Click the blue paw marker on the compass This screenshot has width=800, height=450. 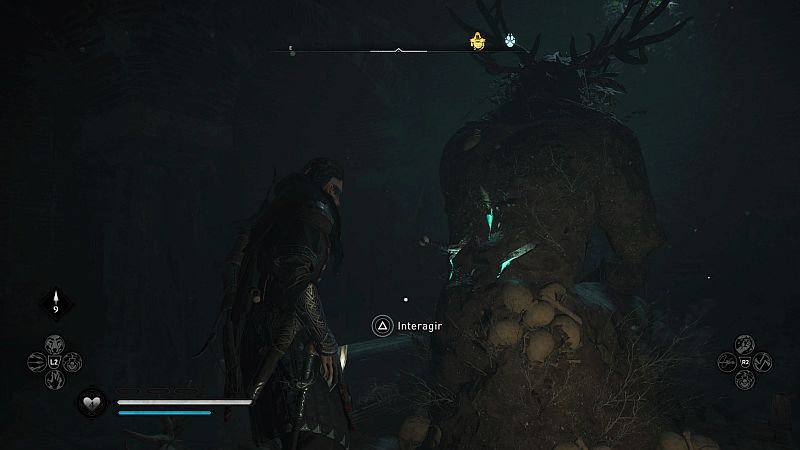pos(511,41)
